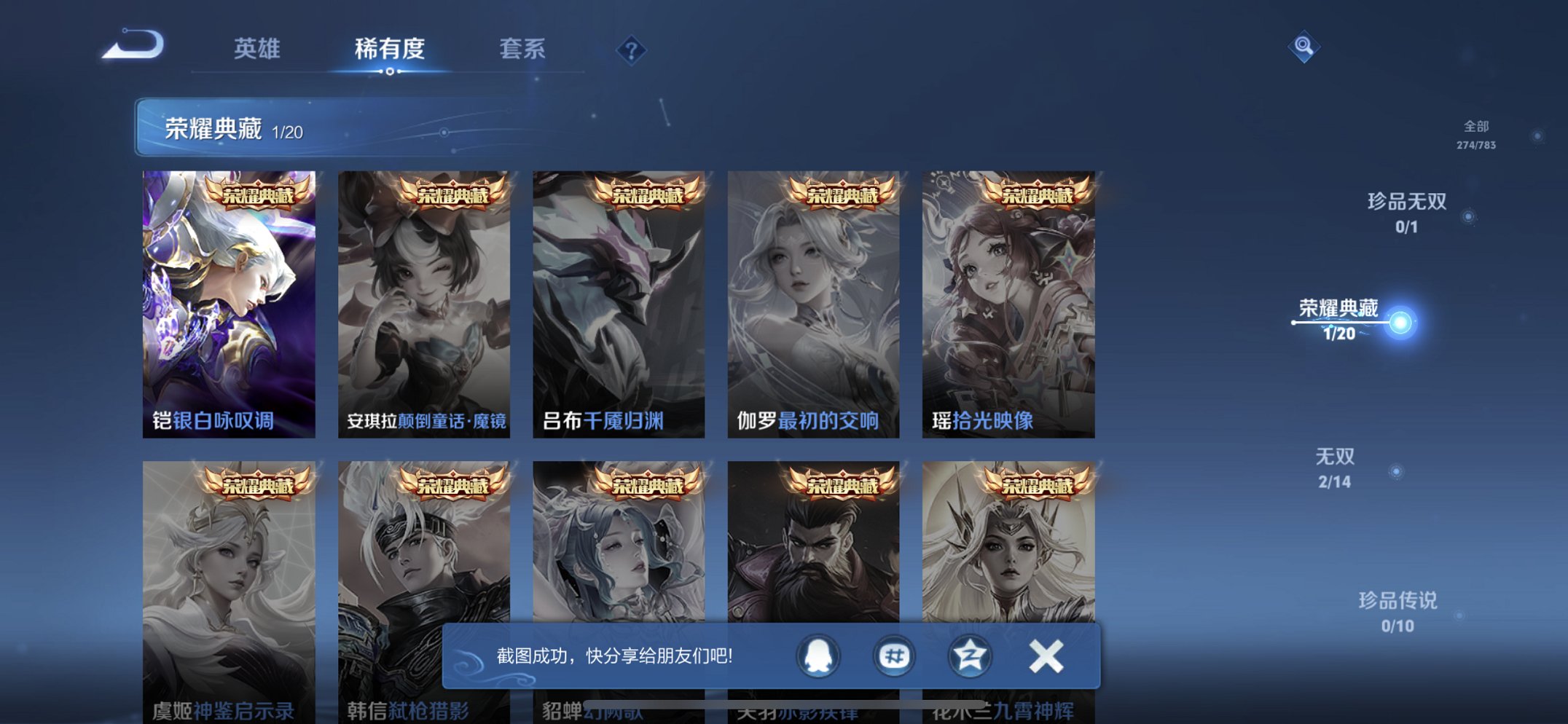This screenshot has height=724, width=1568.
Task: Tap the glowing node beside 荣耀典藏
Action: coord(1400,320)
